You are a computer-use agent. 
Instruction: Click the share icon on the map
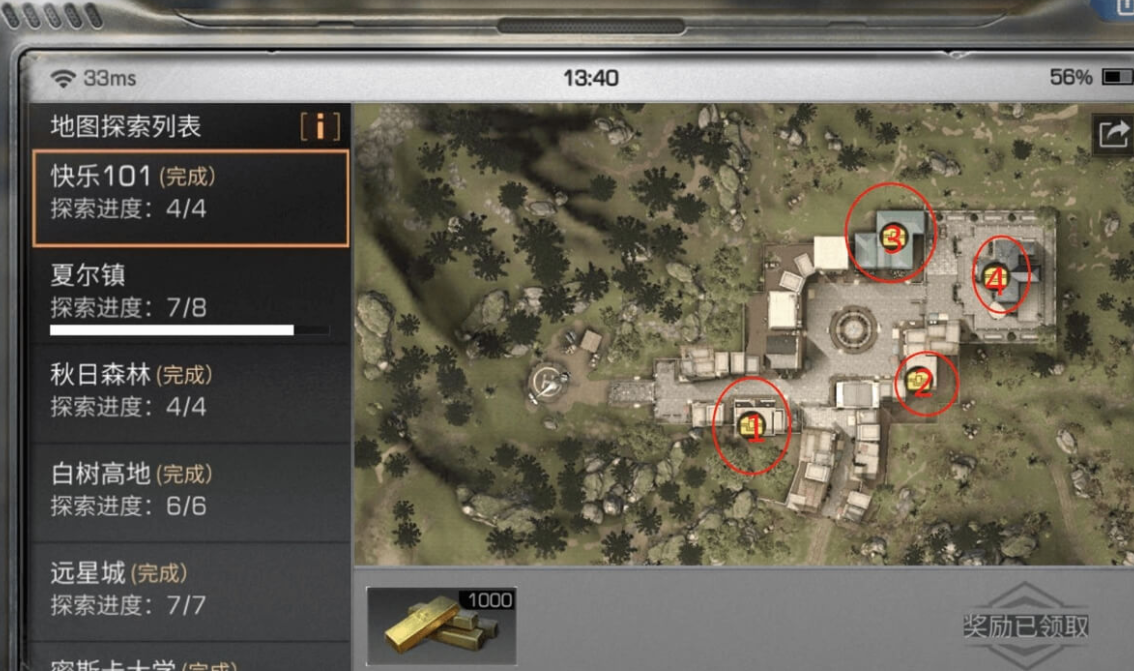coord(1113,133)
